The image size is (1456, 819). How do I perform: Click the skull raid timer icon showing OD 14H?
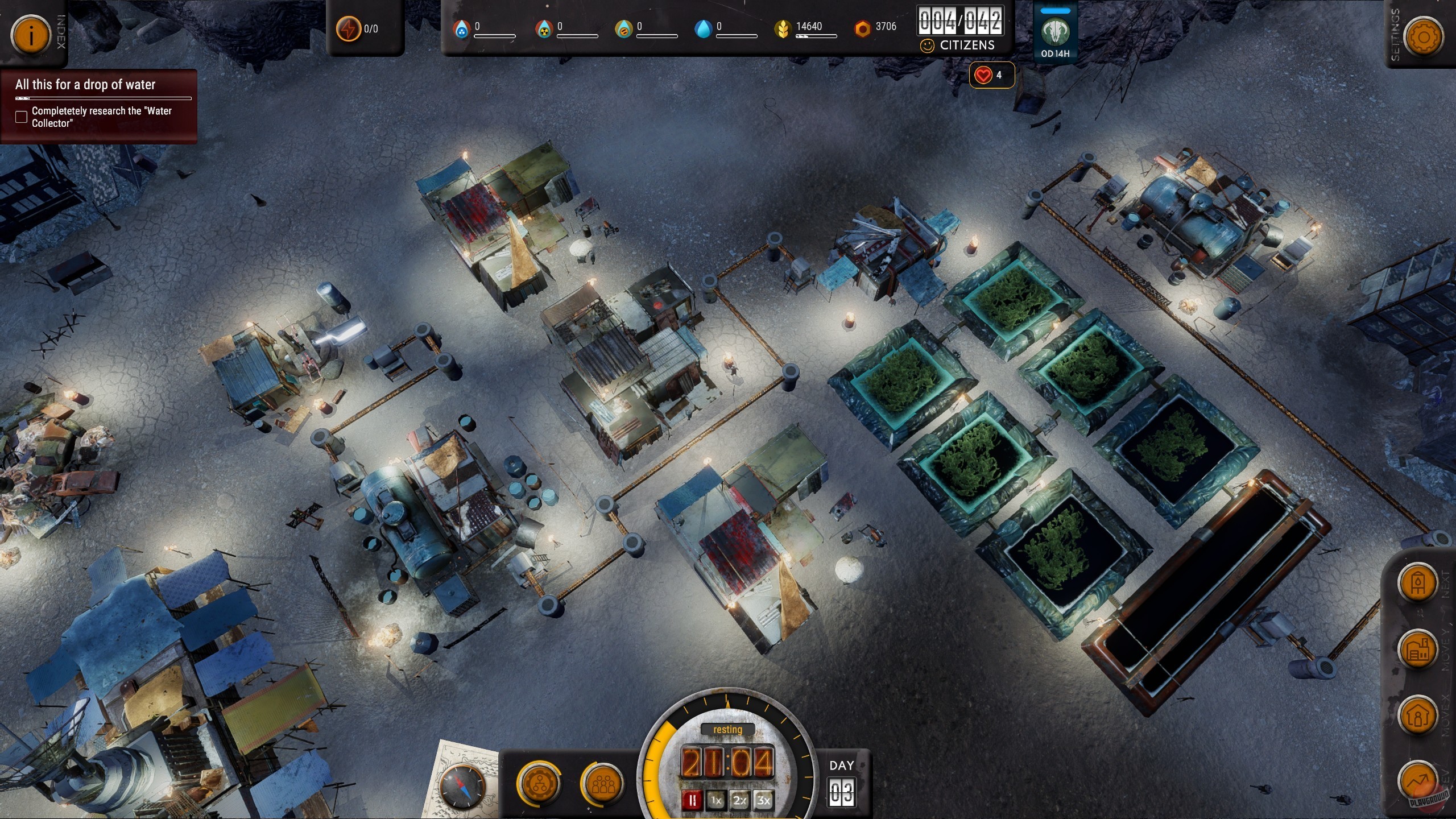tap(1055, 31)
